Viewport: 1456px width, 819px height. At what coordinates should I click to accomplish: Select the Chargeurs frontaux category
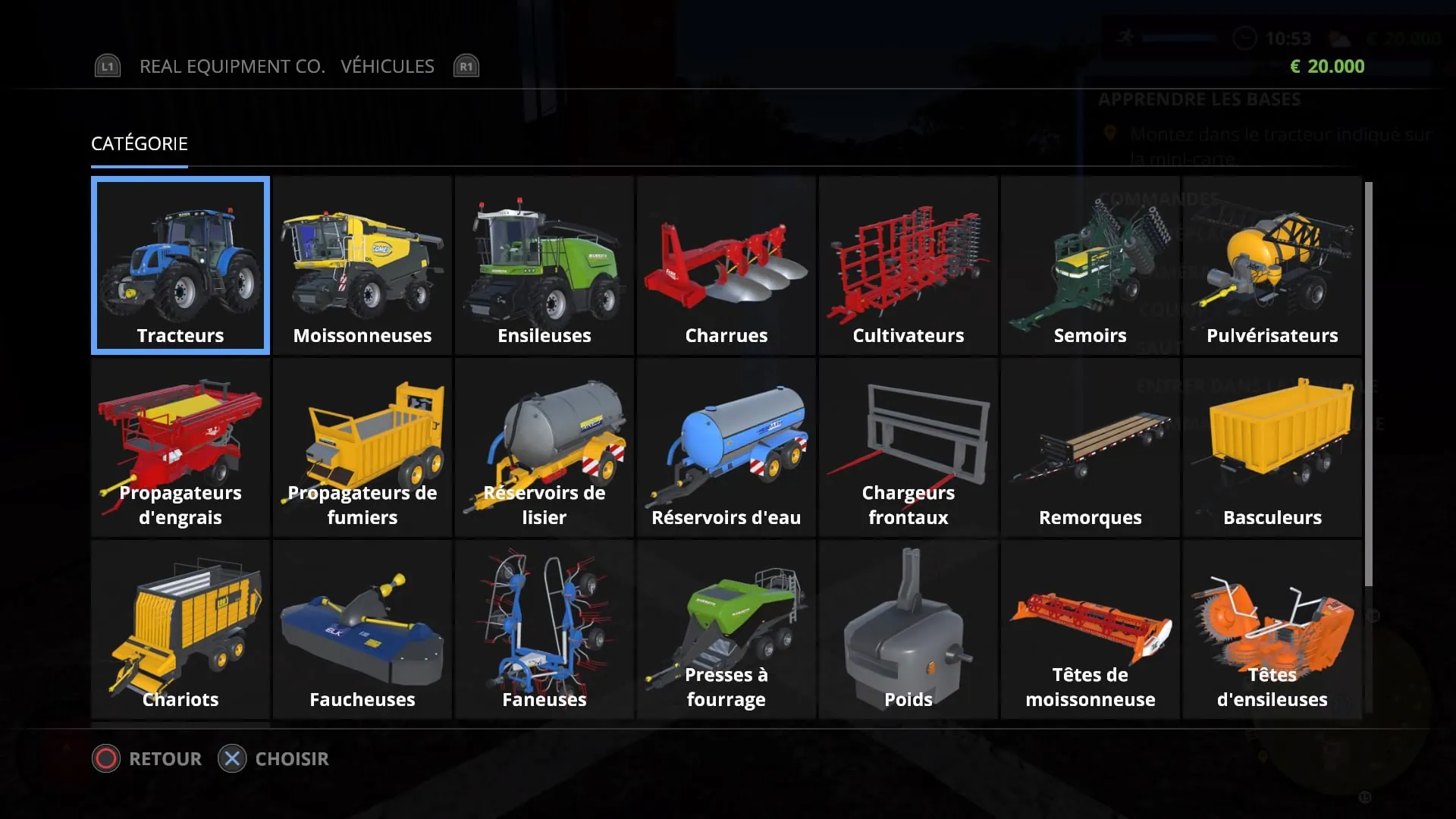[x=908, y=447]
